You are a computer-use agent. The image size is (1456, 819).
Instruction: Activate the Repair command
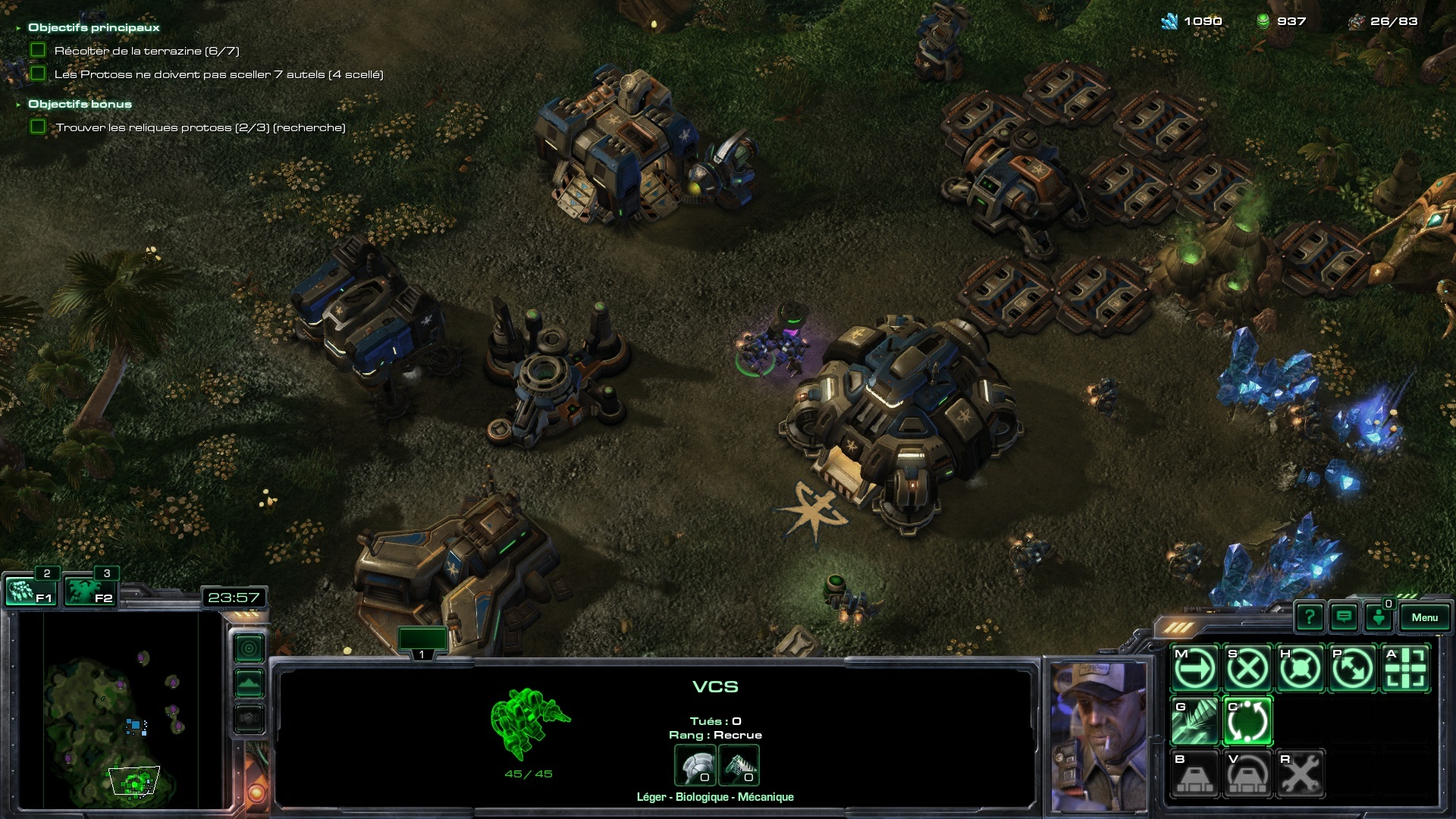point(1300,773)
